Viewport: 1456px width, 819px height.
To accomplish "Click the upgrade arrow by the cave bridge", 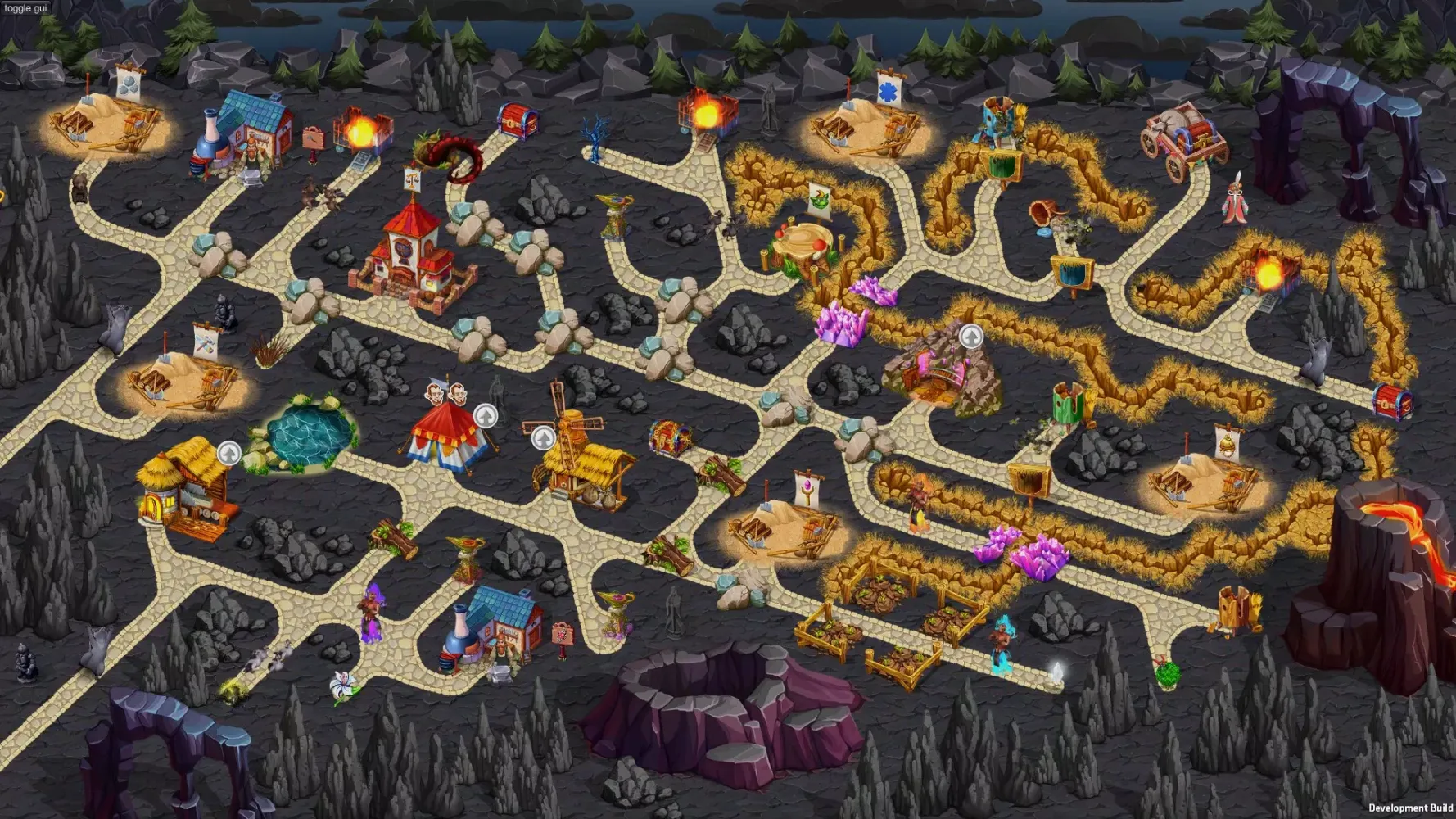I will 971,334.
